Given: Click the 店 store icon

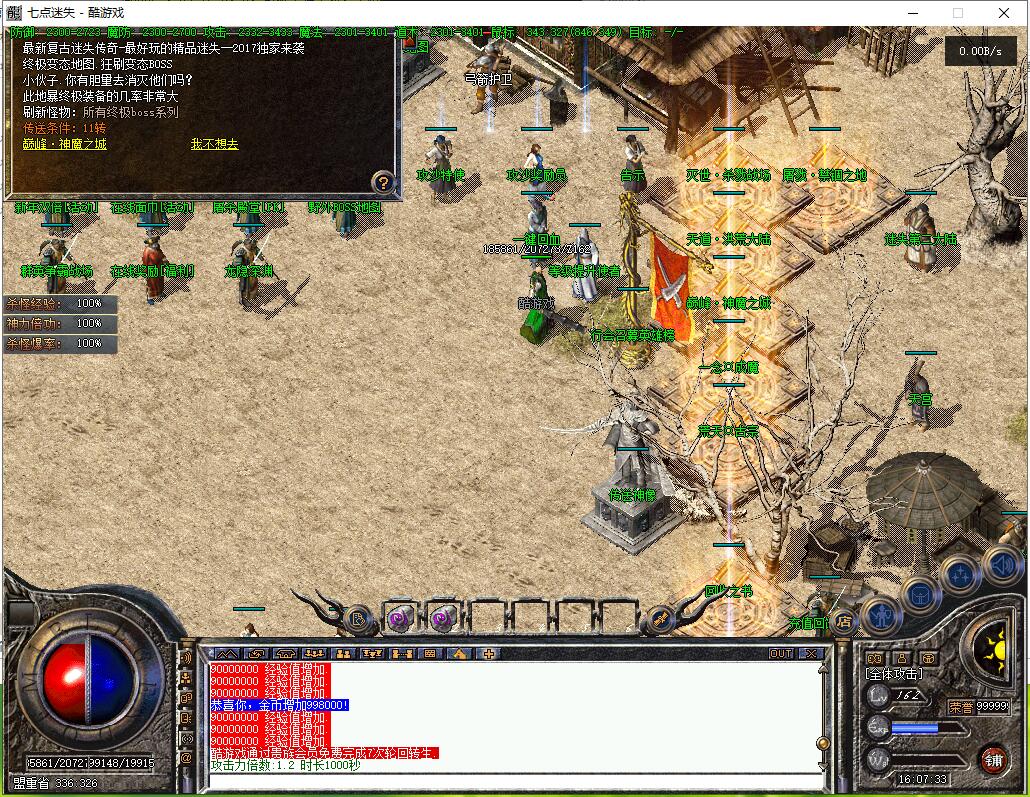Looking at the screenshot, I should tap(844, 621).
